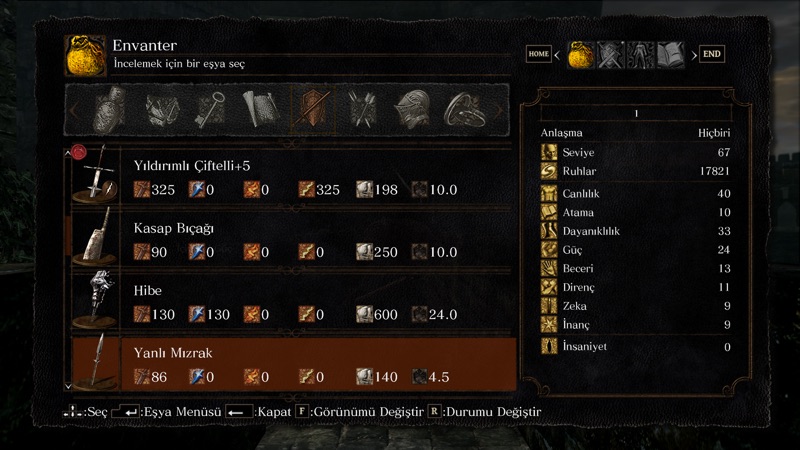This screenshot has height=450, width=800.
Task: Open the book menu icon
Action: click(x=669, y=54)
